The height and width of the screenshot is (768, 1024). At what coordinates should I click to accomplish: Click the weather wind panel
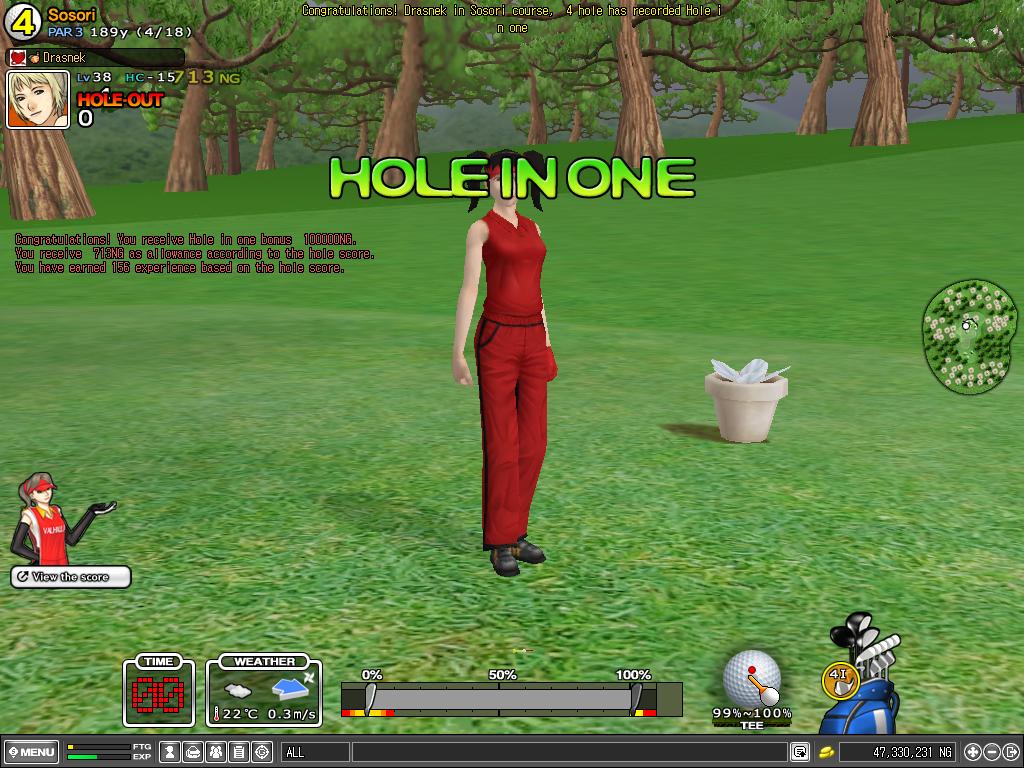(x=264, y=690)
